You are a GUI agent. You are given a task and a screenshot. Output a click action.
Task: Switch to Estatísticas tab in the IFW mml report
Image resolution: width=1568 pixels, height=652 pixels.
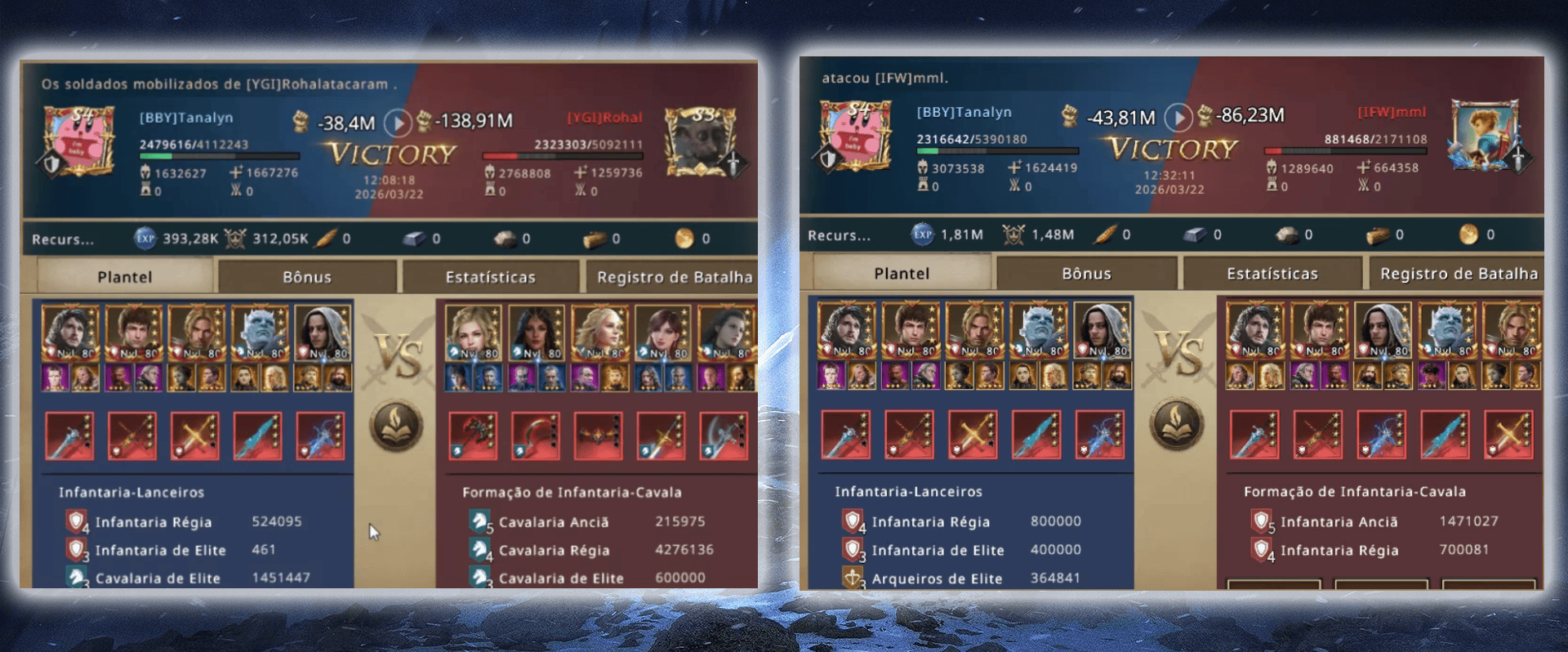[x=1272, y=274]
